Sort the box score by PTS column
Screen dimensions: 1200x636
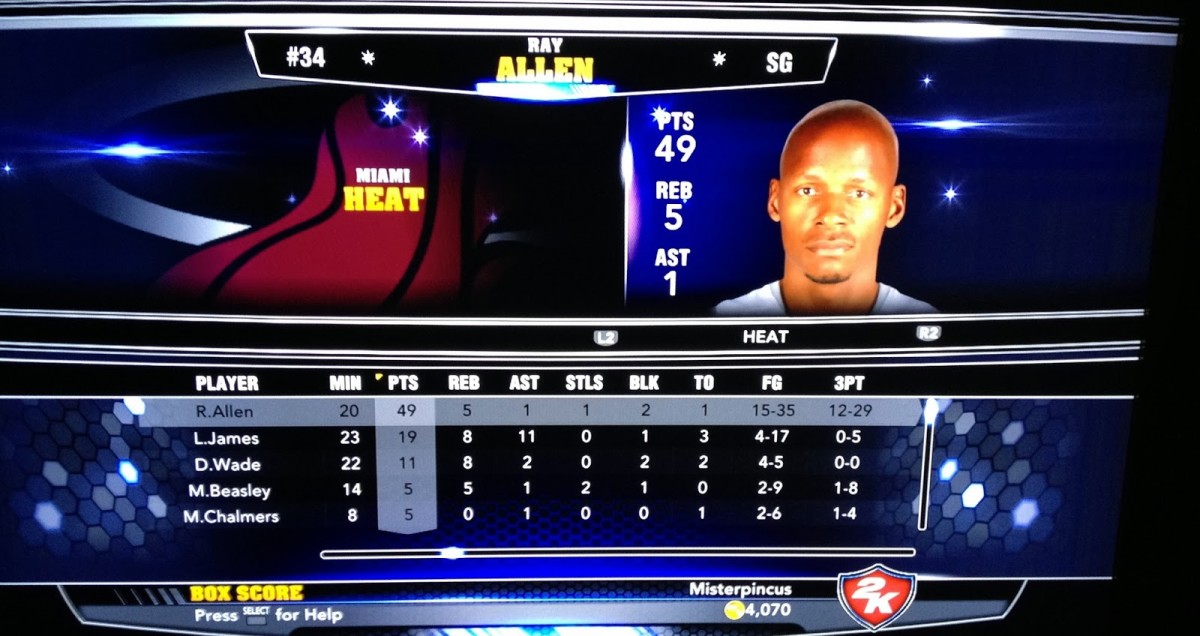(403, 383)
